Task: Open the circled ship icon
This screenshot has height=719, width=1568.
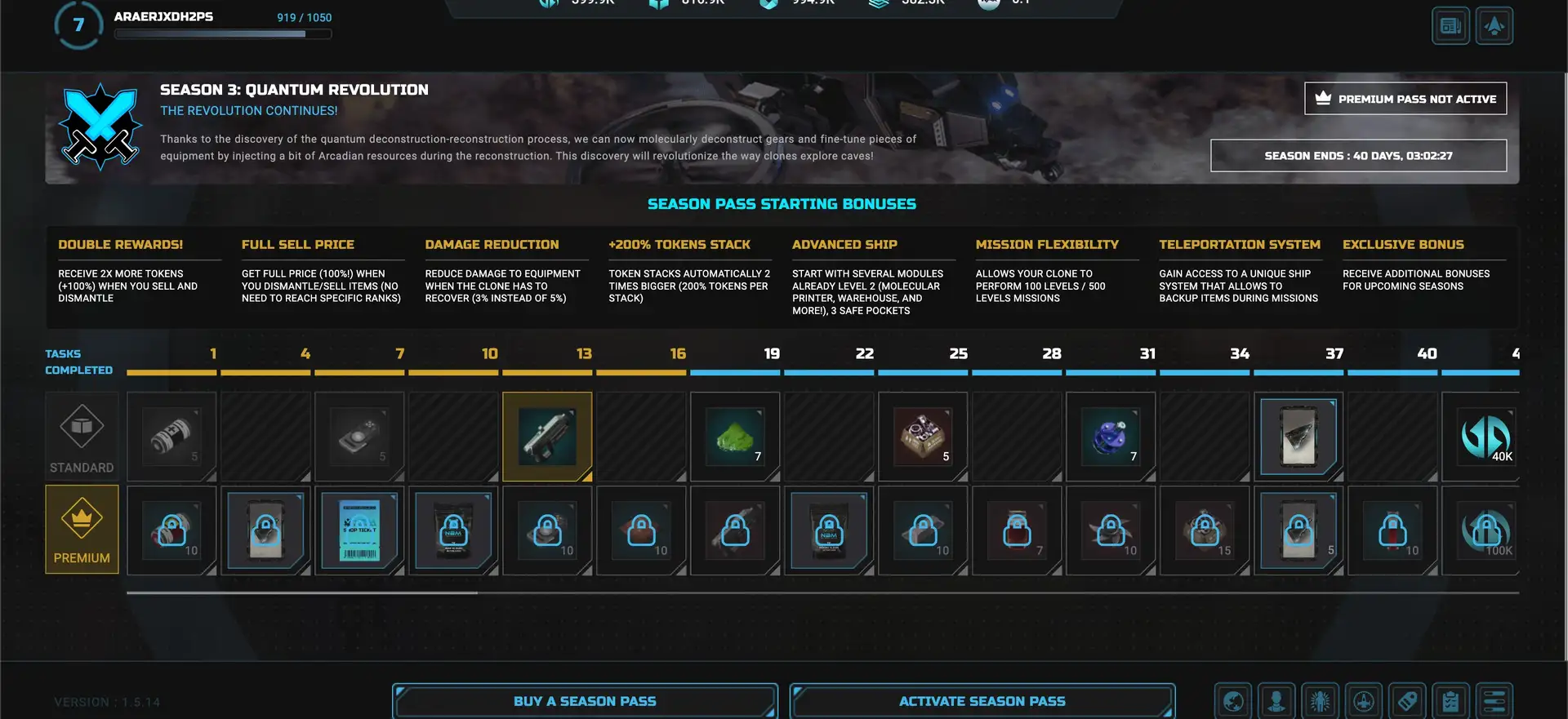Action: (1363, 701)
